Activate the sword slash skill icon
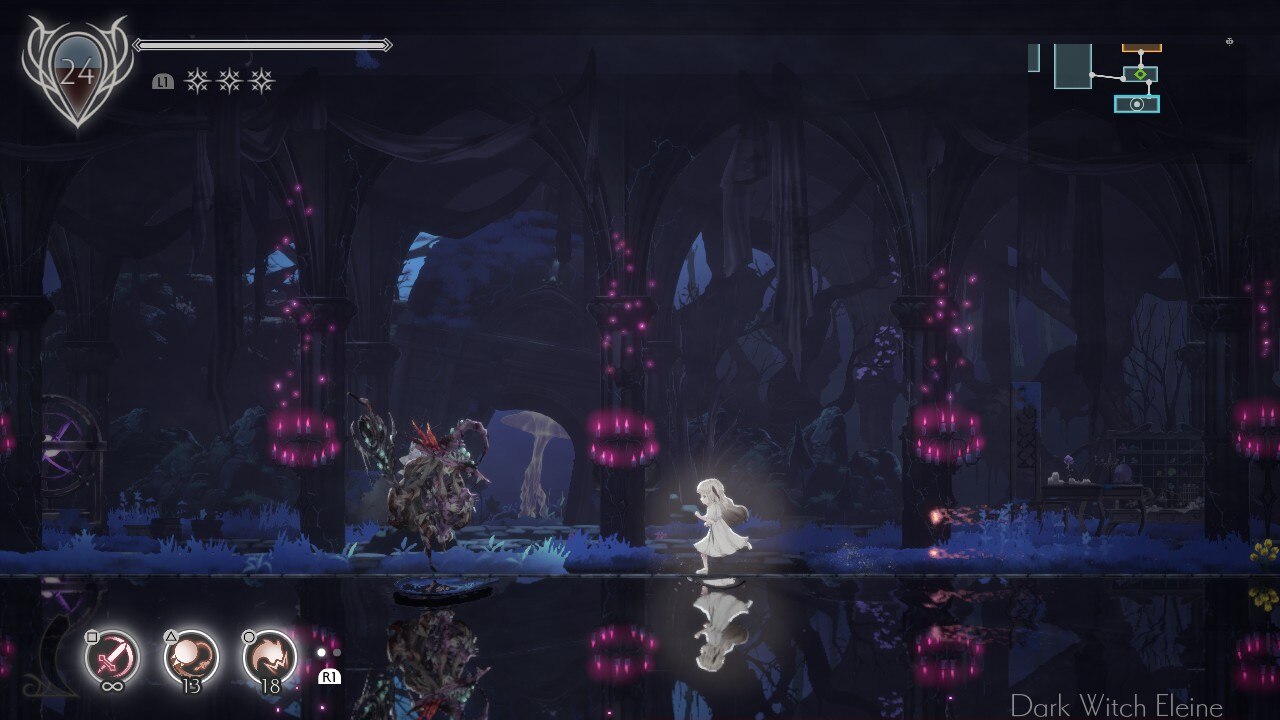The width and height of the screenshot is (1280, 720). pos(112,657)
